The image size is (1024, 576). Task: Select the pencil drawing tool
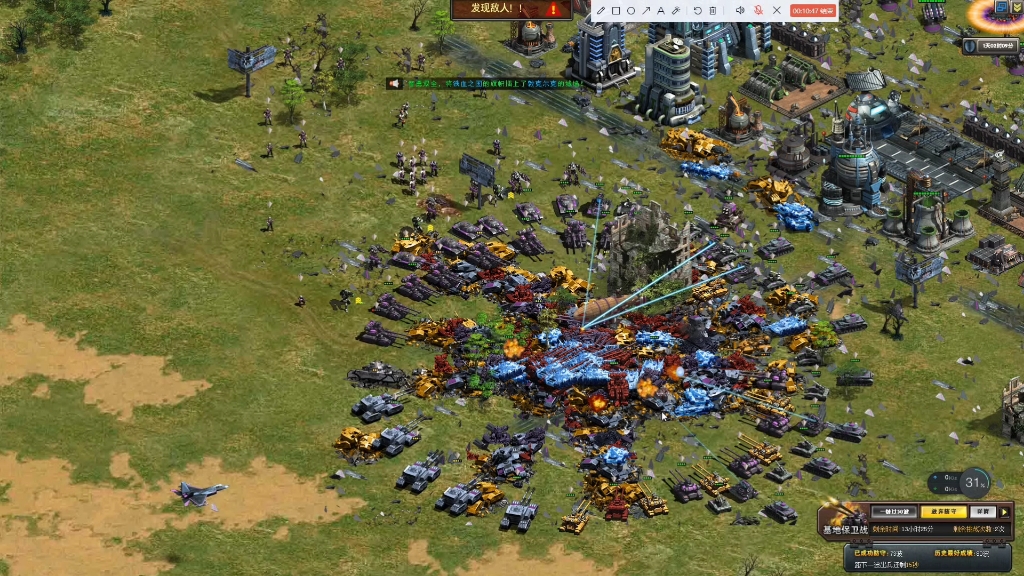tap(601, 11)
